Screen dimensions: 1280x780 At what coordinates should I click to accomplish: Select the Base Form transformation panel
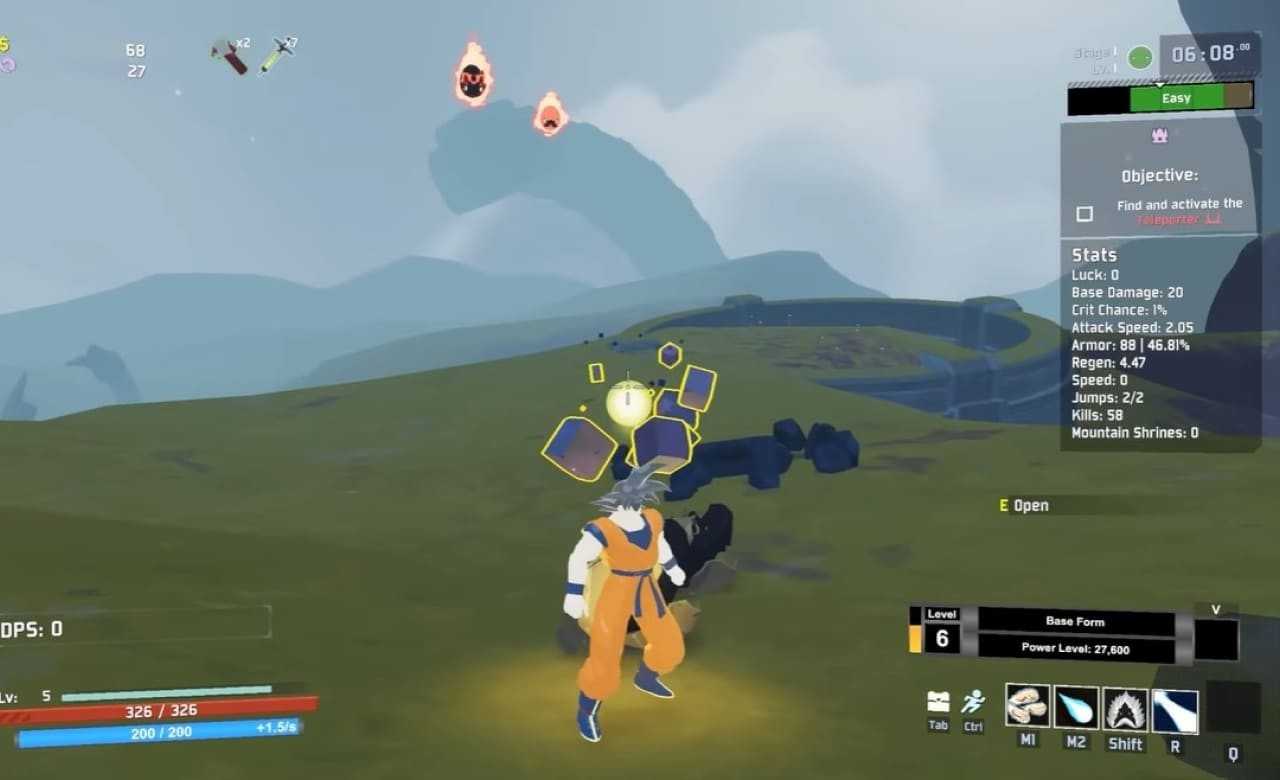coord(1075,621)
